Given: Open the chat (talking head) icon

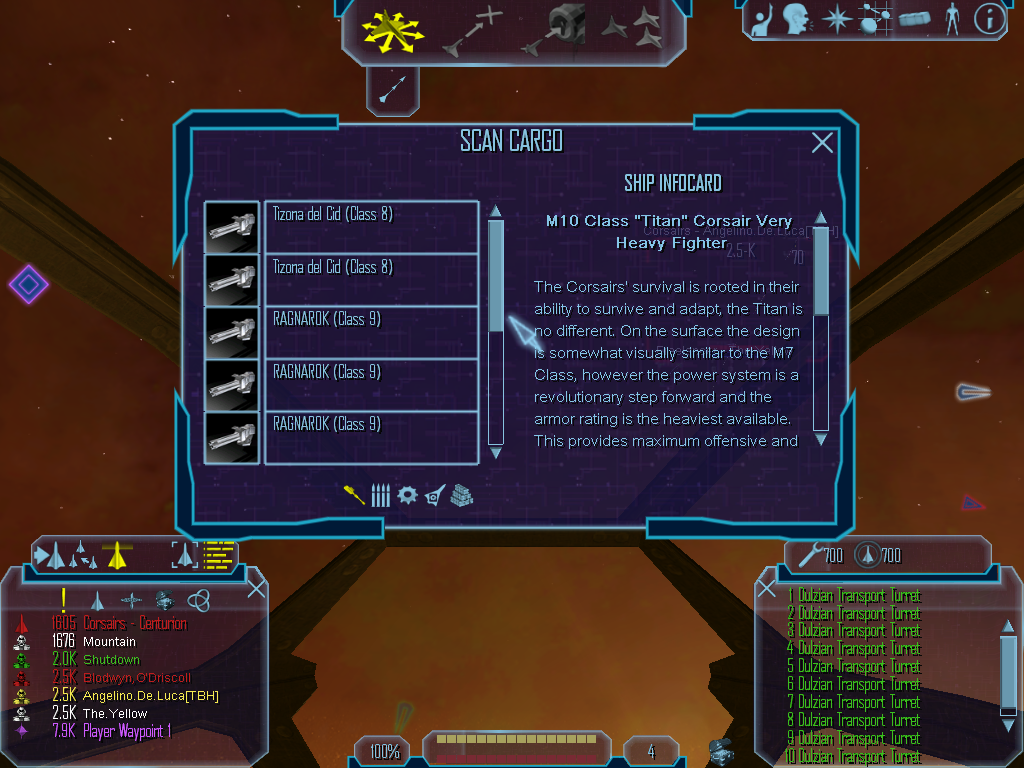Looking at the screenshot, I should click(796, 19).
